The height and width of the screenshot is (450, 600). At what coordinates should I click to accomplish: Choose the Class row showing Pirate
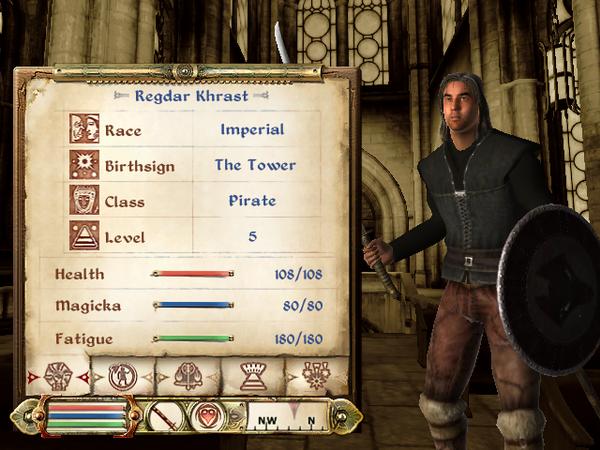click(190, 201)
